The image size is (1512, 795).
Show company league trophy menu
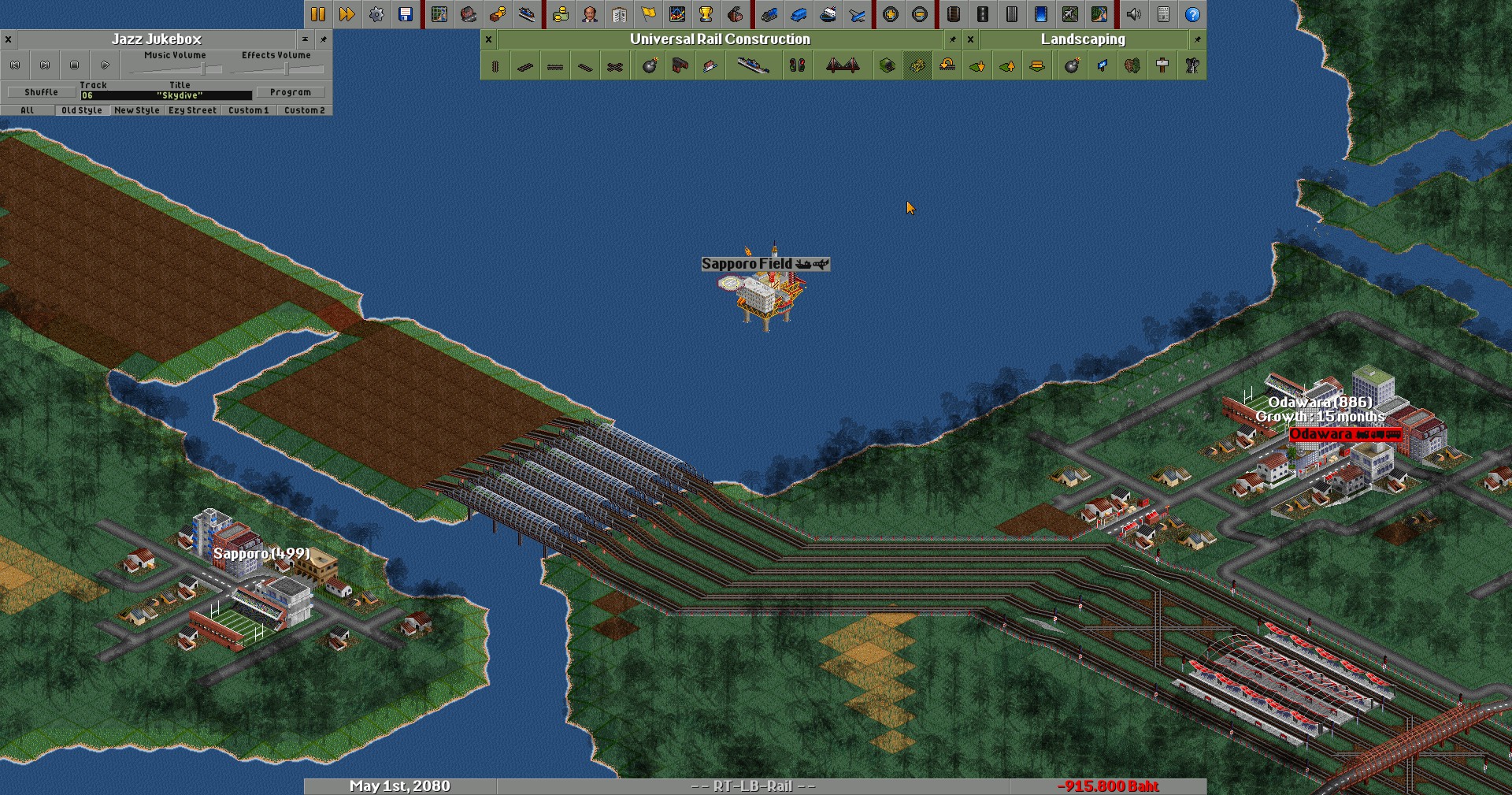click(x=706, y=14)
